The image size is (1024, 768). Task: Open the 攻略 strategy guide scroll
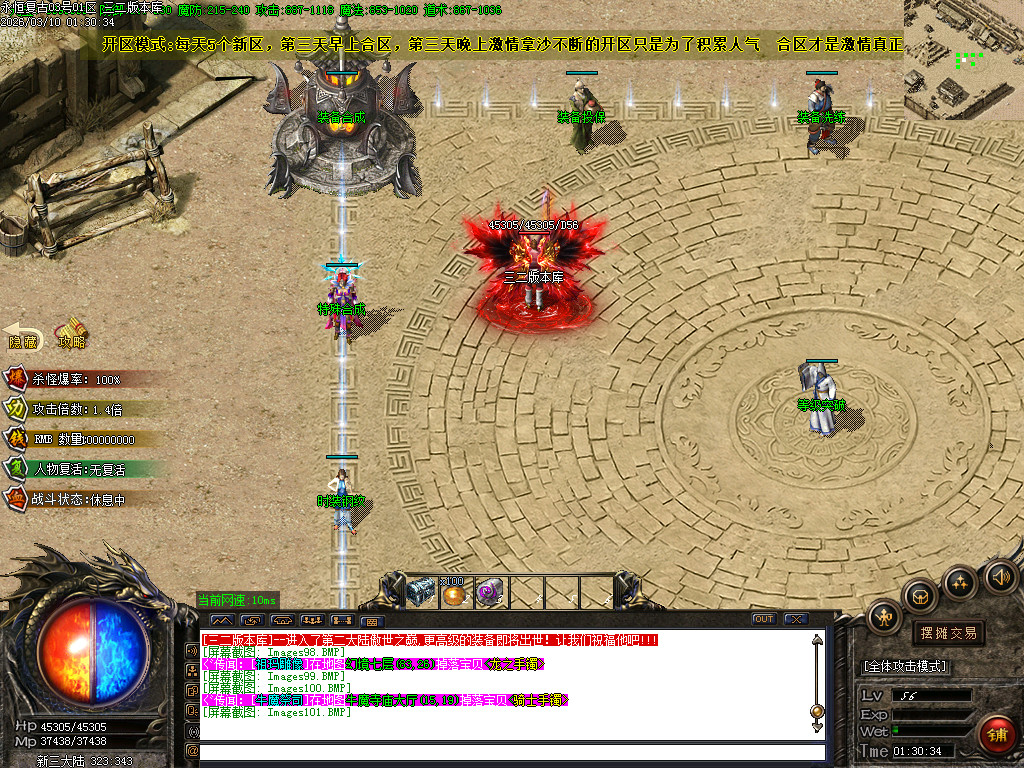tap(71, 333)
